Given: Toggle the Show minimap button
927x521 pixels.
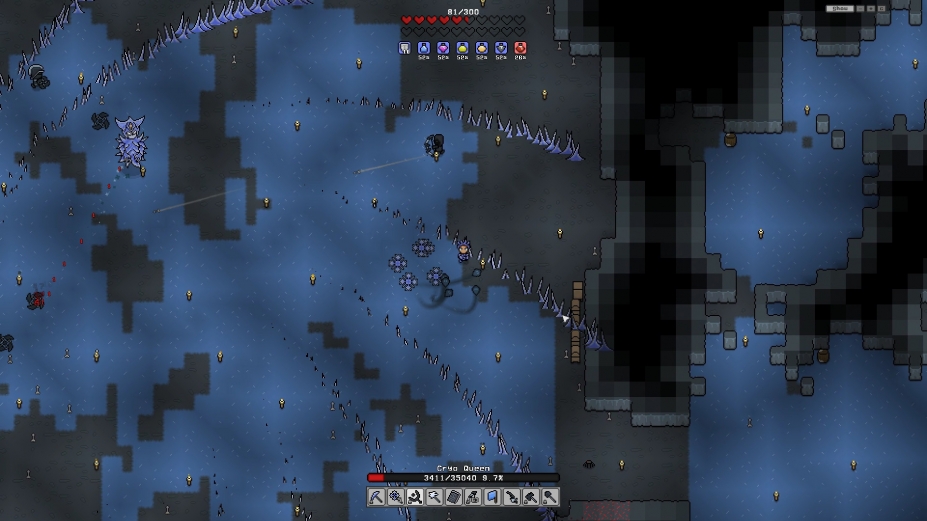Looking at the screenshot, I should (840, 9).
